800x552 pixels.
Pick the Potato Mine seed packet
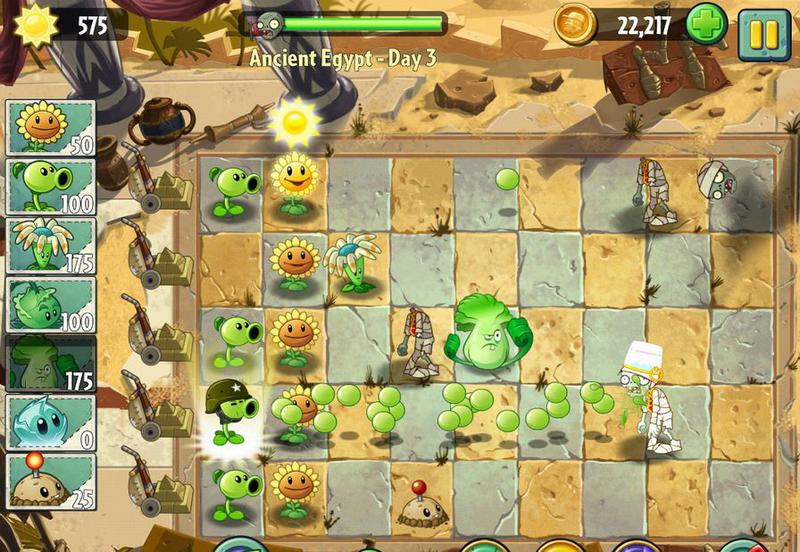coord(52,480)
